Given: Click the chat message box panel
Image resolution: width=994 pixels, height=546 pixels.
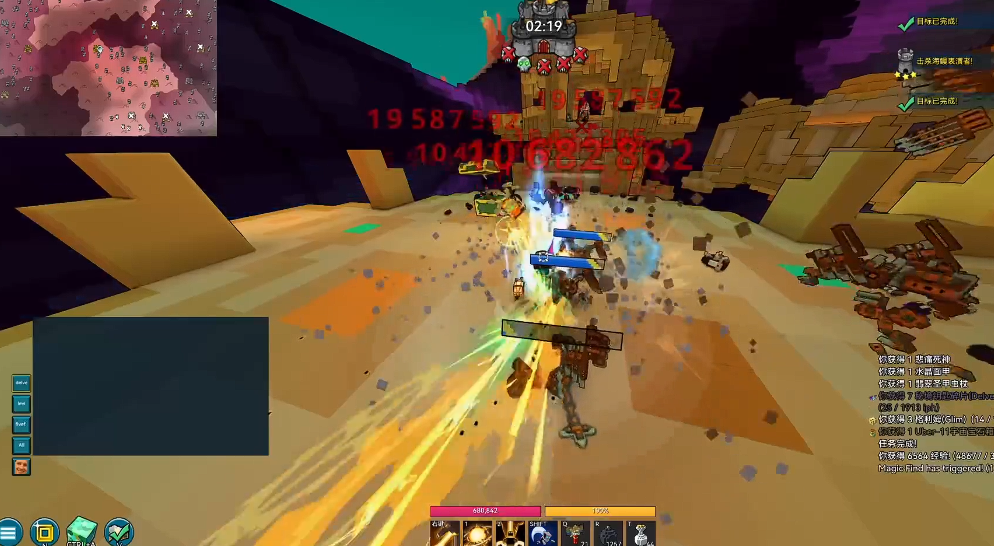Looking at the screenshot, I should pyautogui.click(x=150, y=386).
